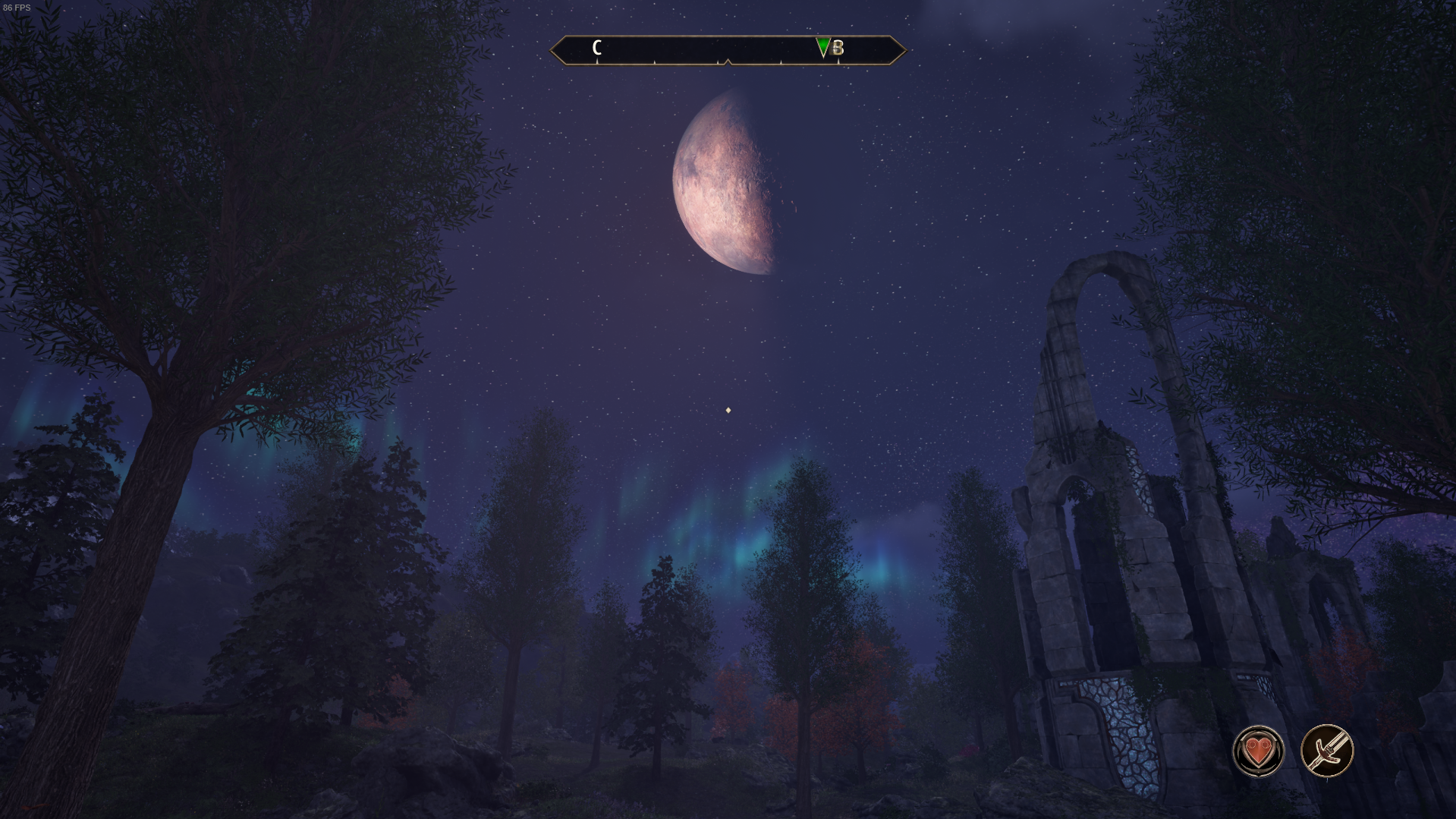The height and width of the screenshot is (819, 1456).
Task: Click the green quest marker on the compass
Action: [823, 48]
